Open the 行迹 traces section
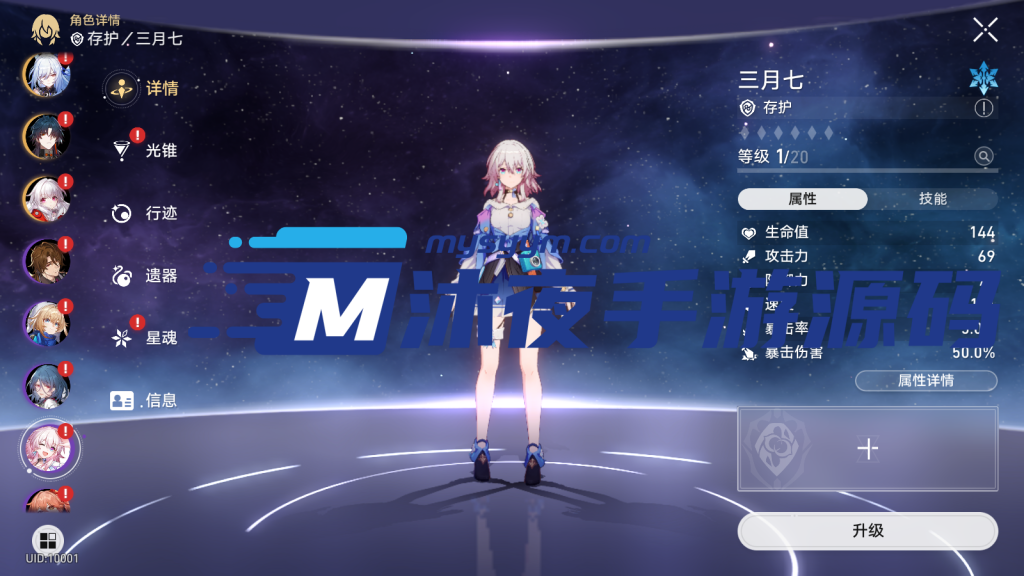Screen dimensions: 1024x576 point(144,213)
